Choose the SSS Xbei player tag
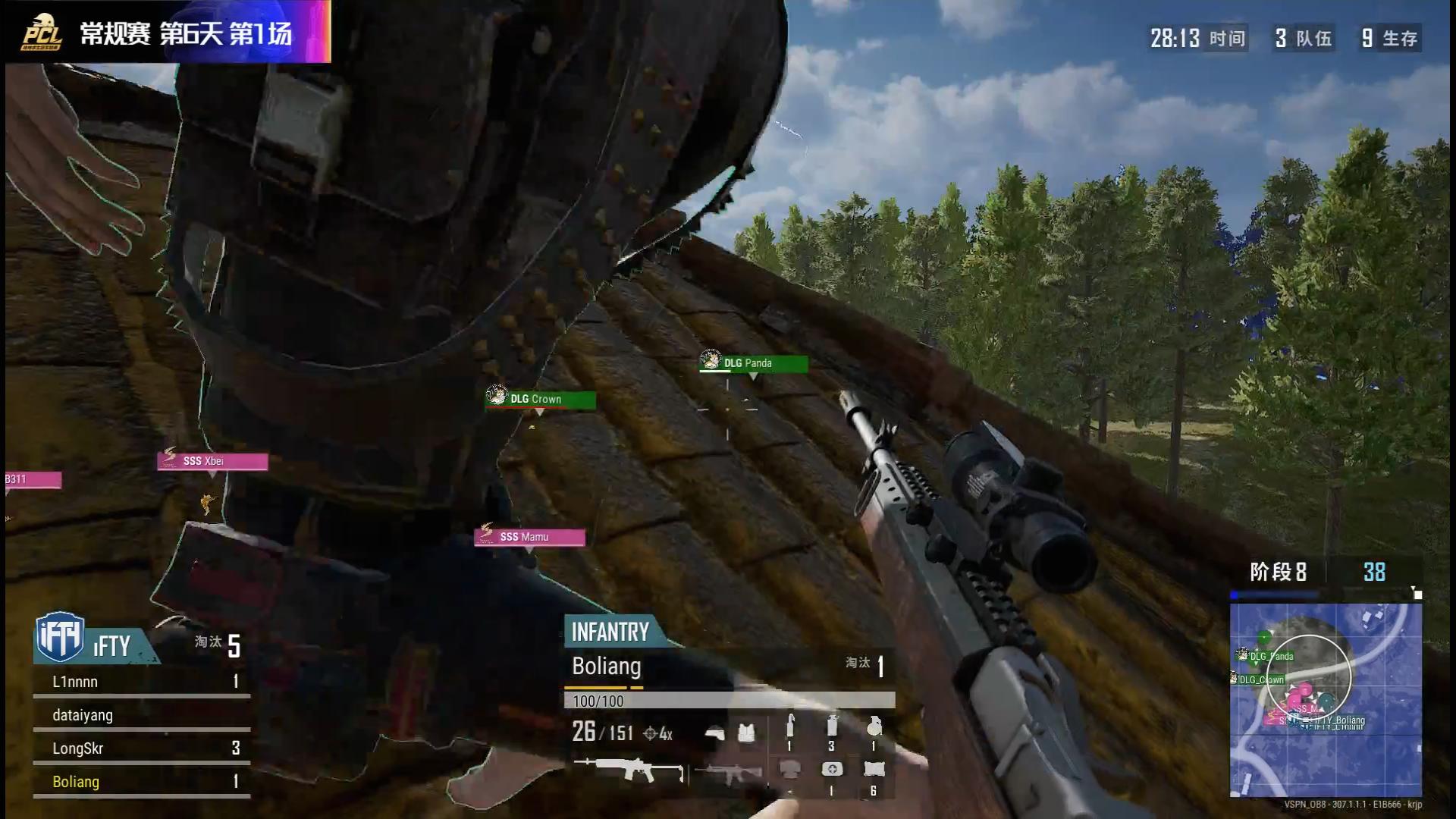The height and width of the screenshot is (819, 1456). pyautogui.click(x=212, y=461)
